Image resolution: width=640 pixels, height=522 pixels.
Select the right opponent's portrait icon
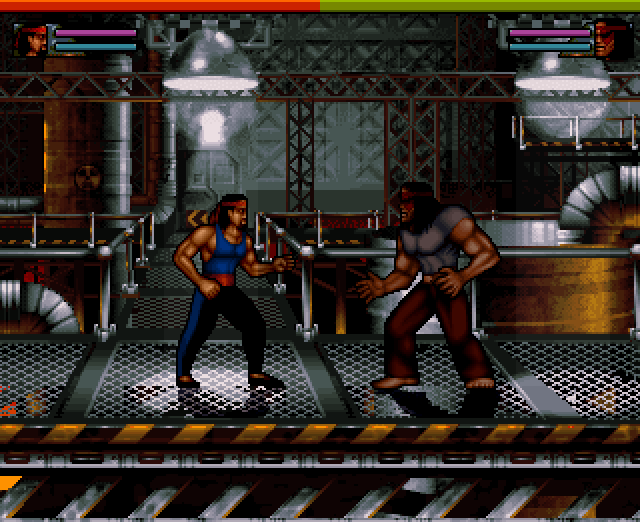pos(609,40)
